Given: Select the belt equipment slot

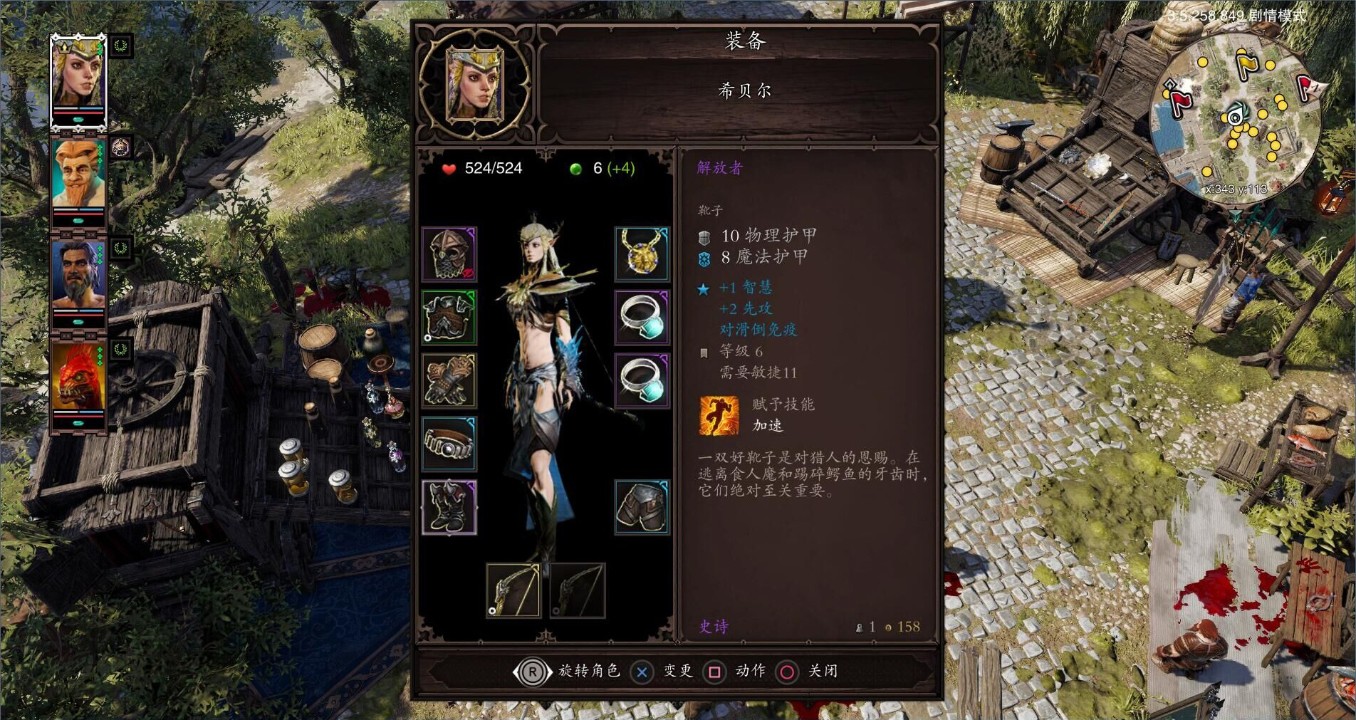Looking at the screenshot, I should coord(449,443).
